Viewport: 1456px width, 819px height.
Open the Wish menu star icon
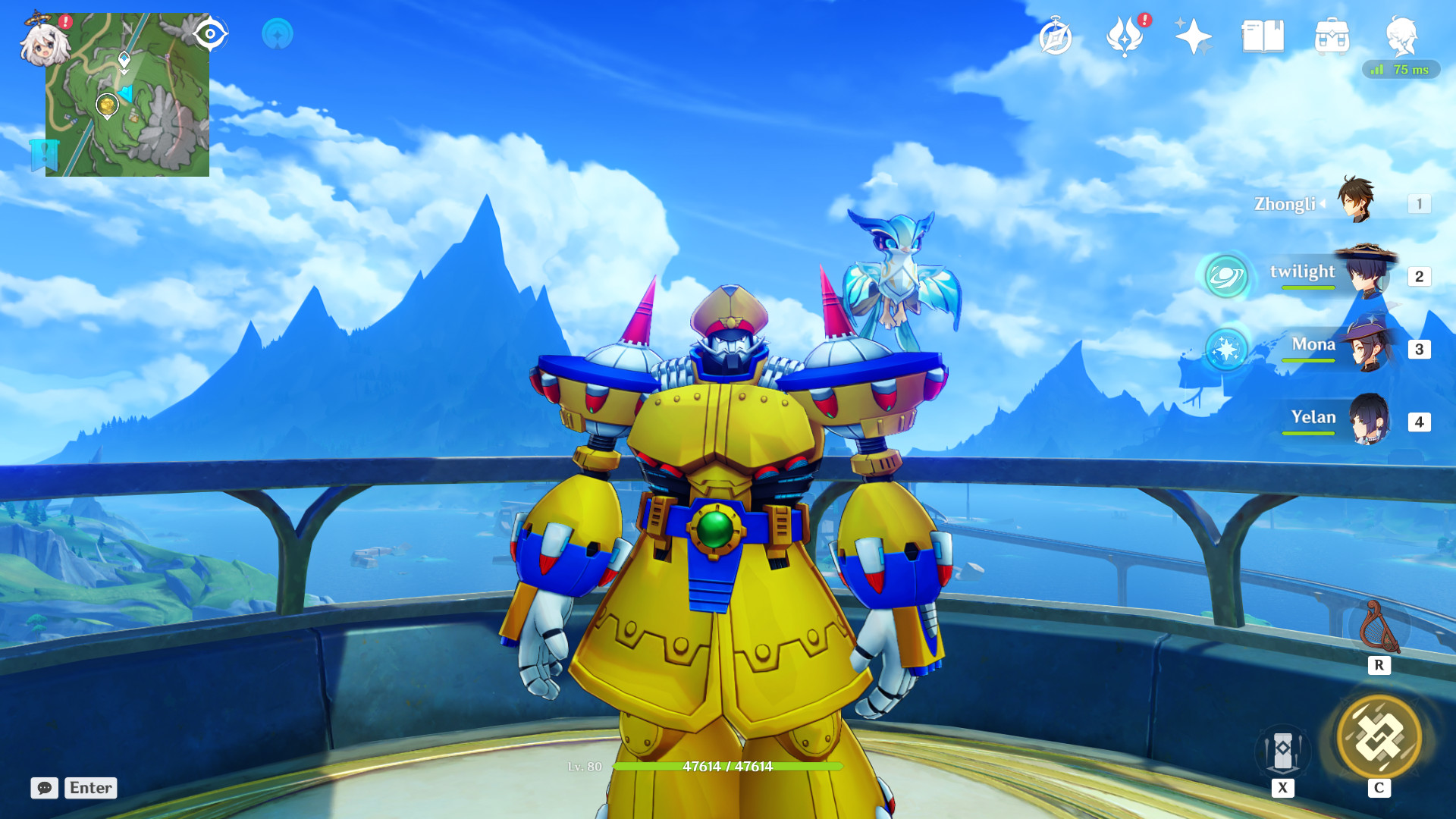click(x=1194, y=34)
